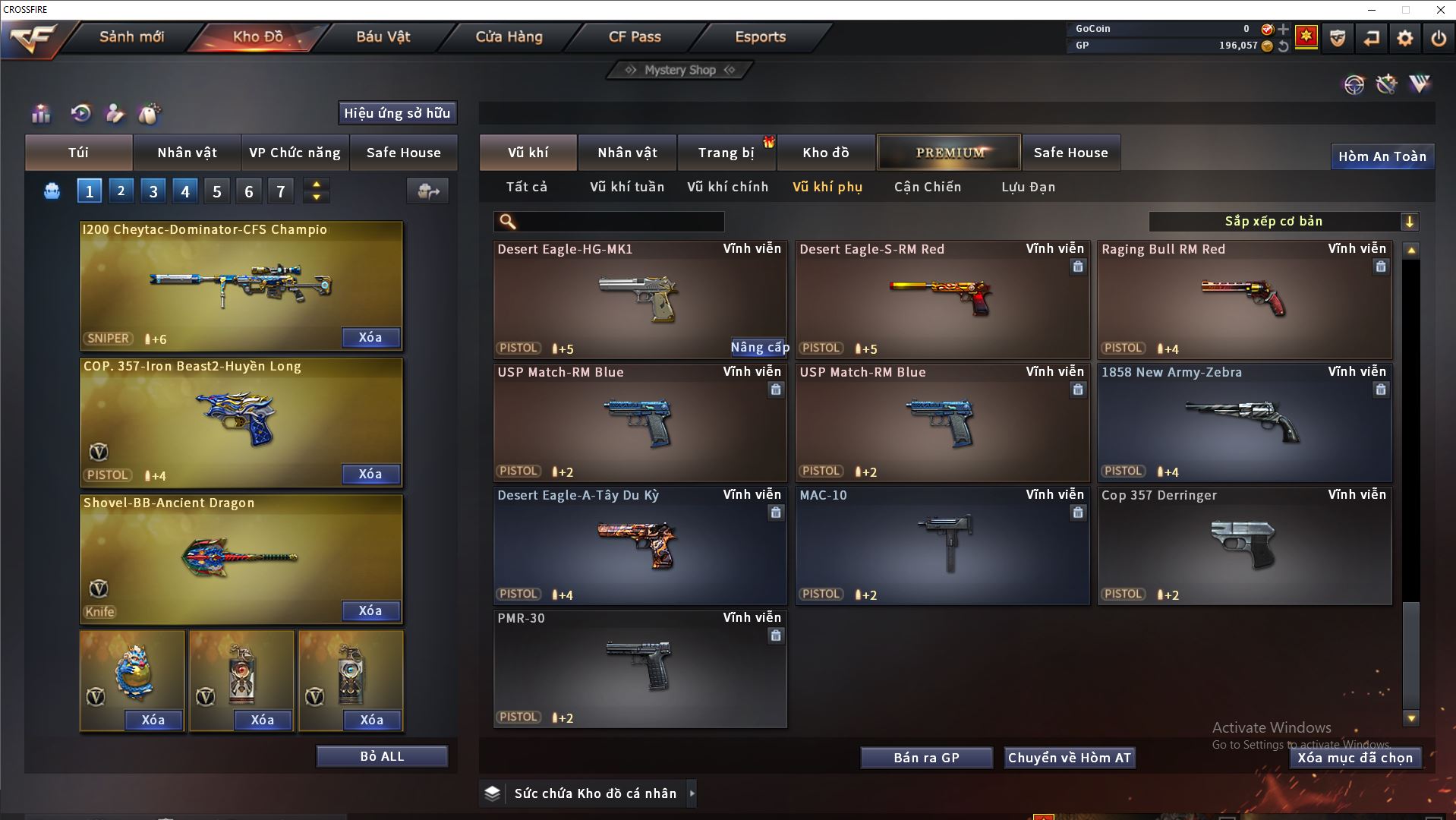Move items with Chuyển về Hòm AT
The image size is (1456, 820).
(1069, 758)
